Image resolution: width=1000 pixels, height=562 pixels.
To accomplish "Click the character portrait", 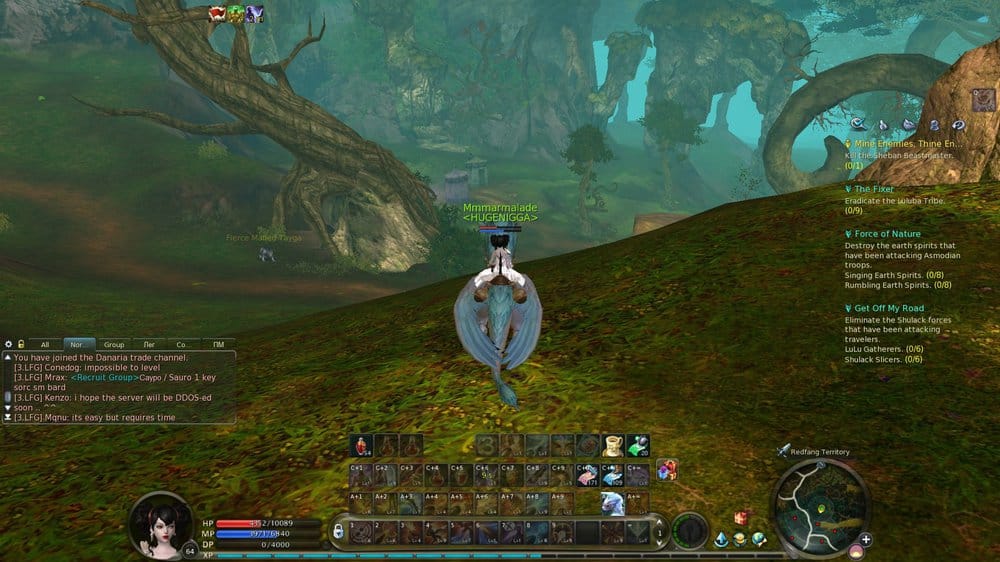I will (160, 523).
